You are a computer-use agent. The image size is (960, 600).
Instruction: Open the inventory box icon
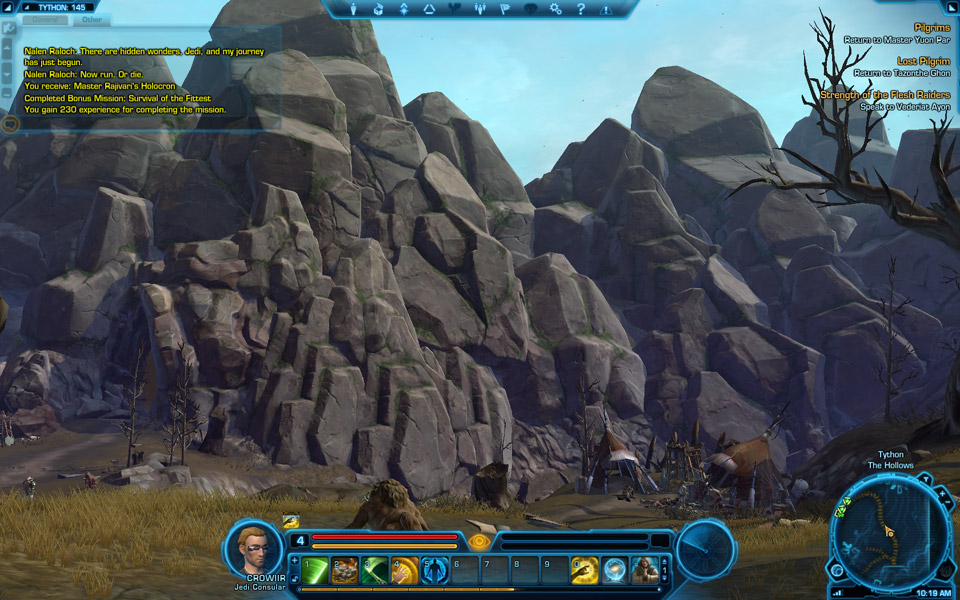[379, 9]
